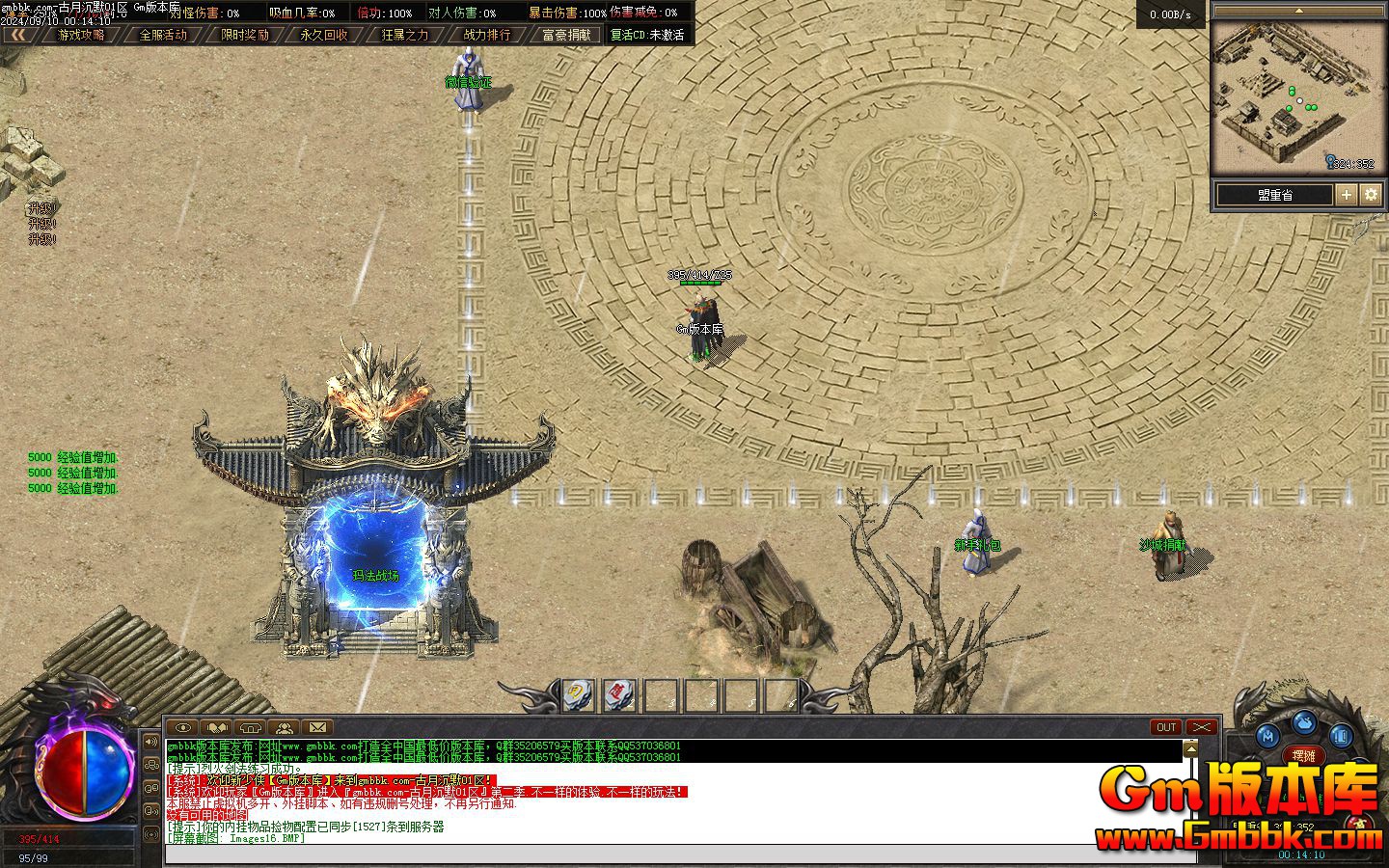Screen dimensions: 1389x868
Task: Choose the 狂暴之力 berserk power button
Action: [x=405, y=35]
